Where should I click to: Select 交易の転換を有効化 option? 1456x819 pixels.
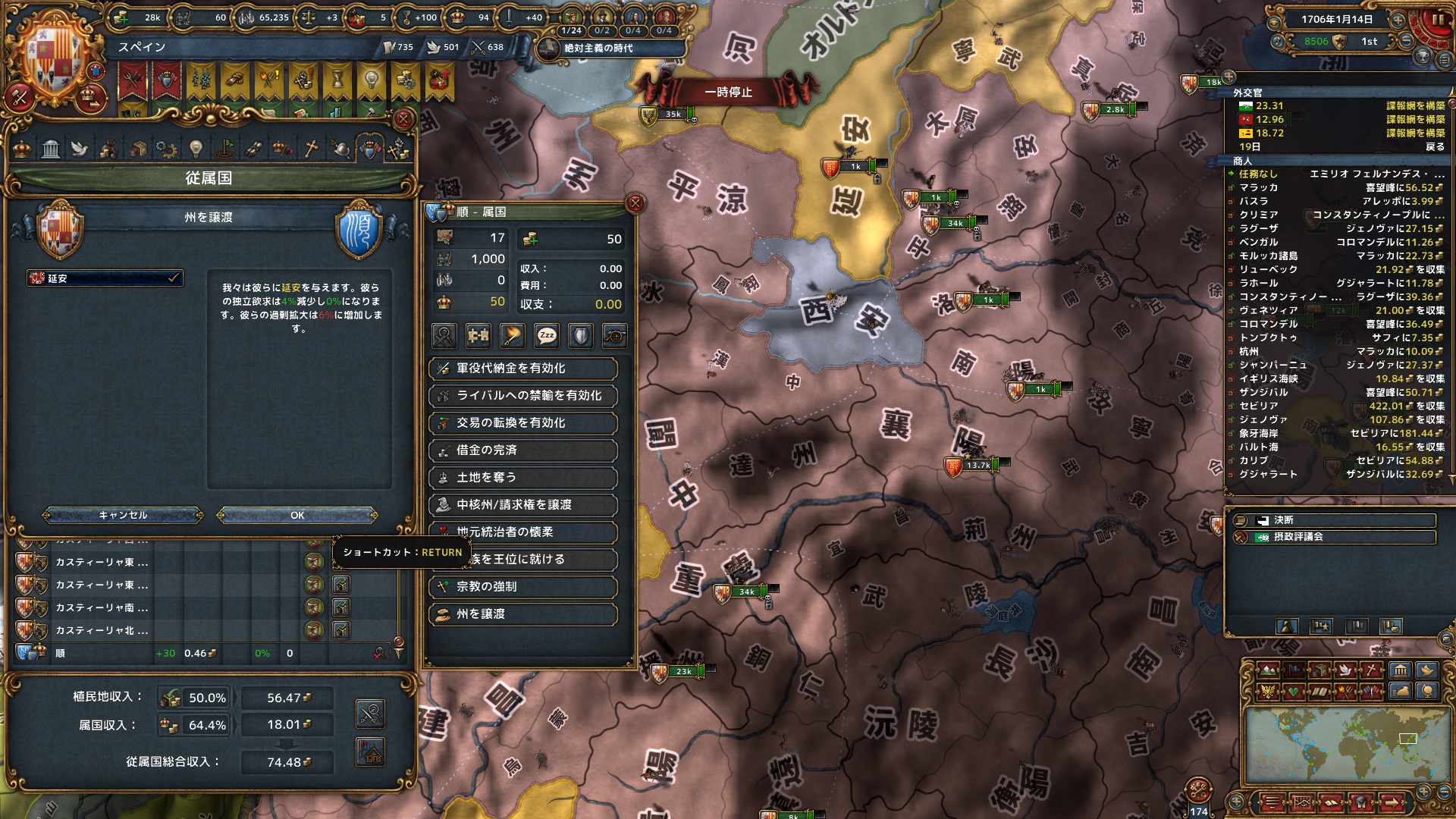(523, 423)
